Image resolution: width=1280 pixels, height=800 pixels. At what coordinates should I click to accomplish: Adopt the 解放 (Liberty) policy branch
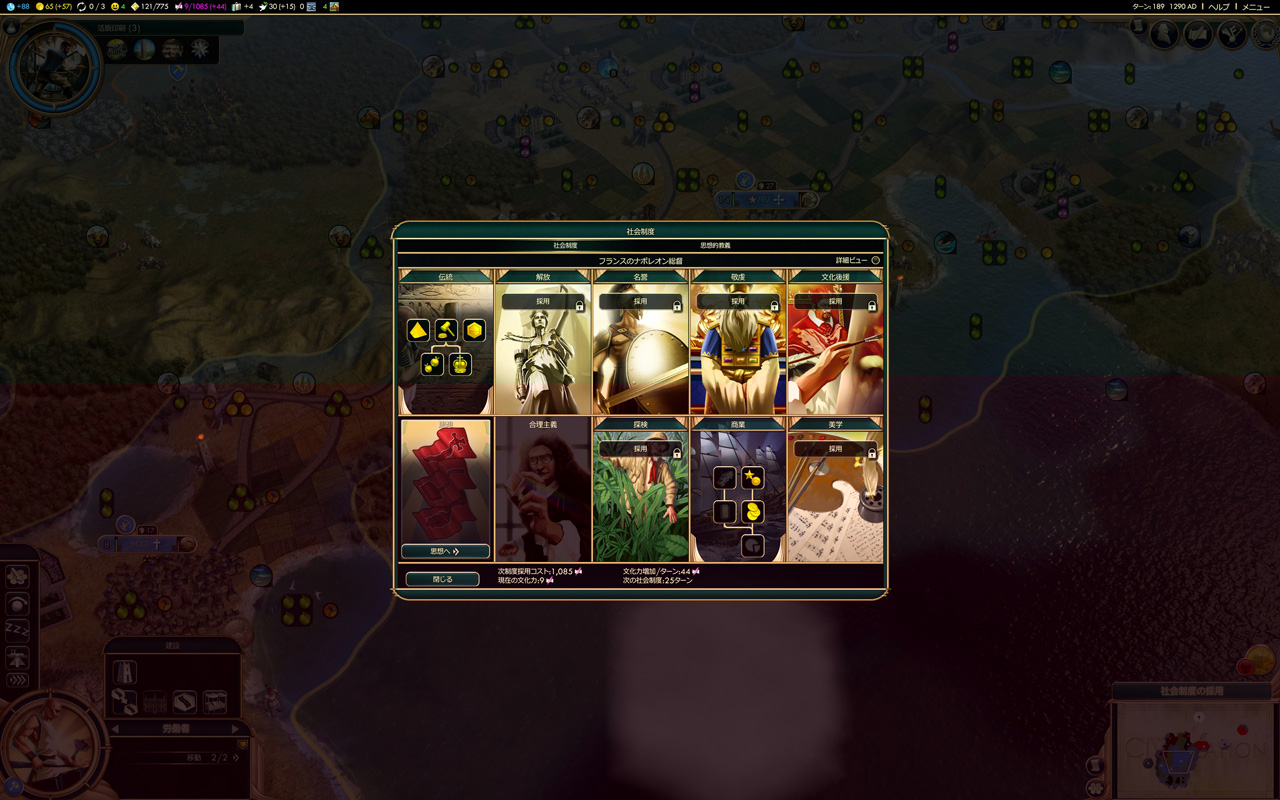[542, 301]
